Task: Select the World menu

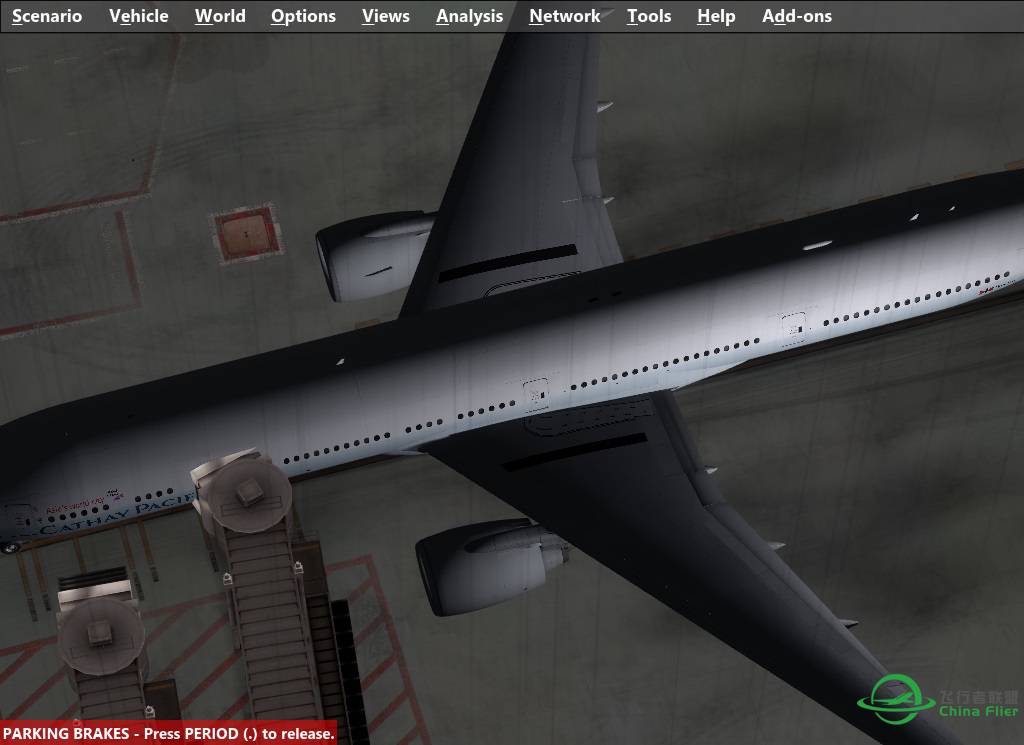Action: (220, 16)
